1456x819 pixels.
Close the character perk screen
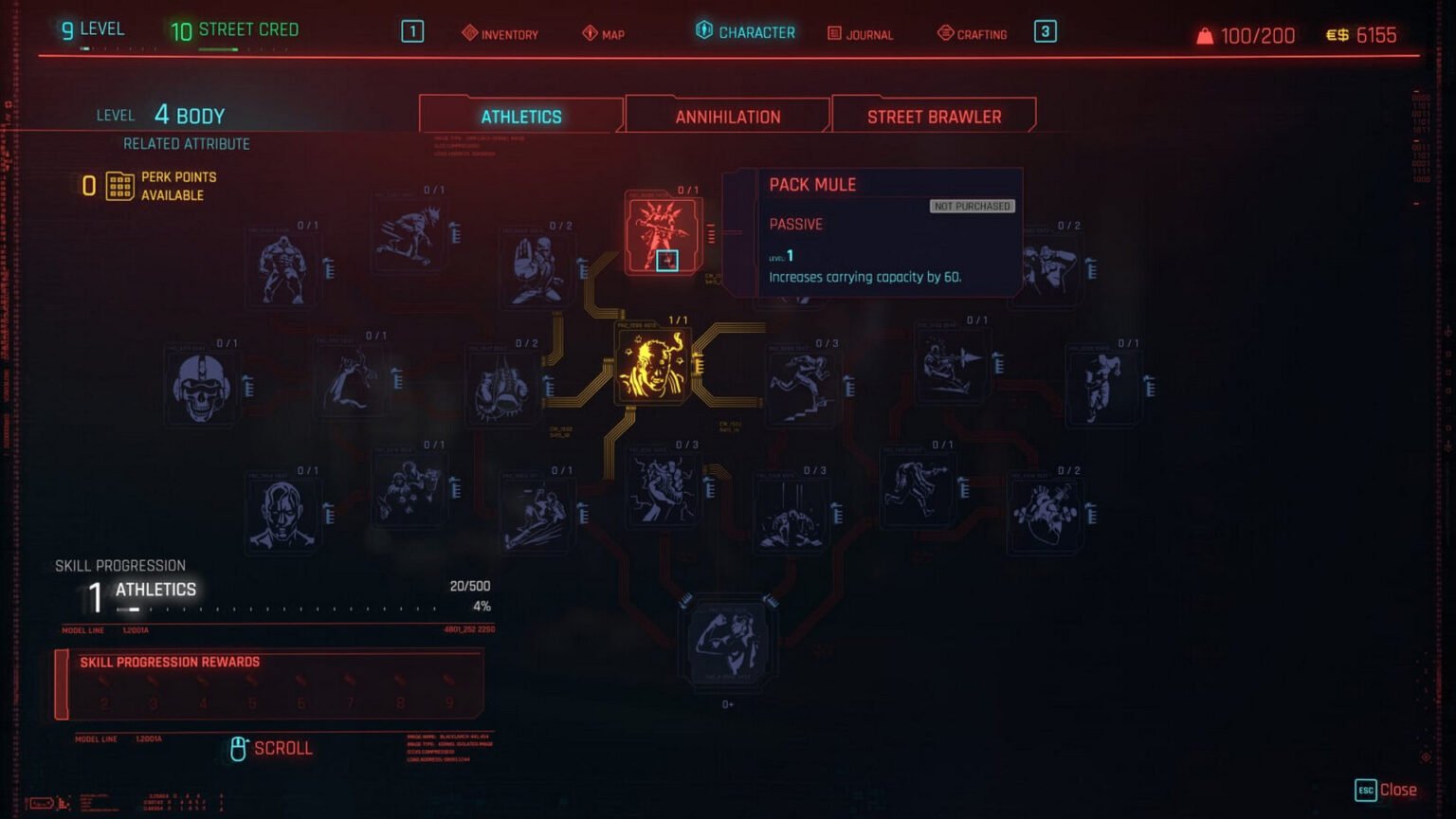coord(1386,790)
